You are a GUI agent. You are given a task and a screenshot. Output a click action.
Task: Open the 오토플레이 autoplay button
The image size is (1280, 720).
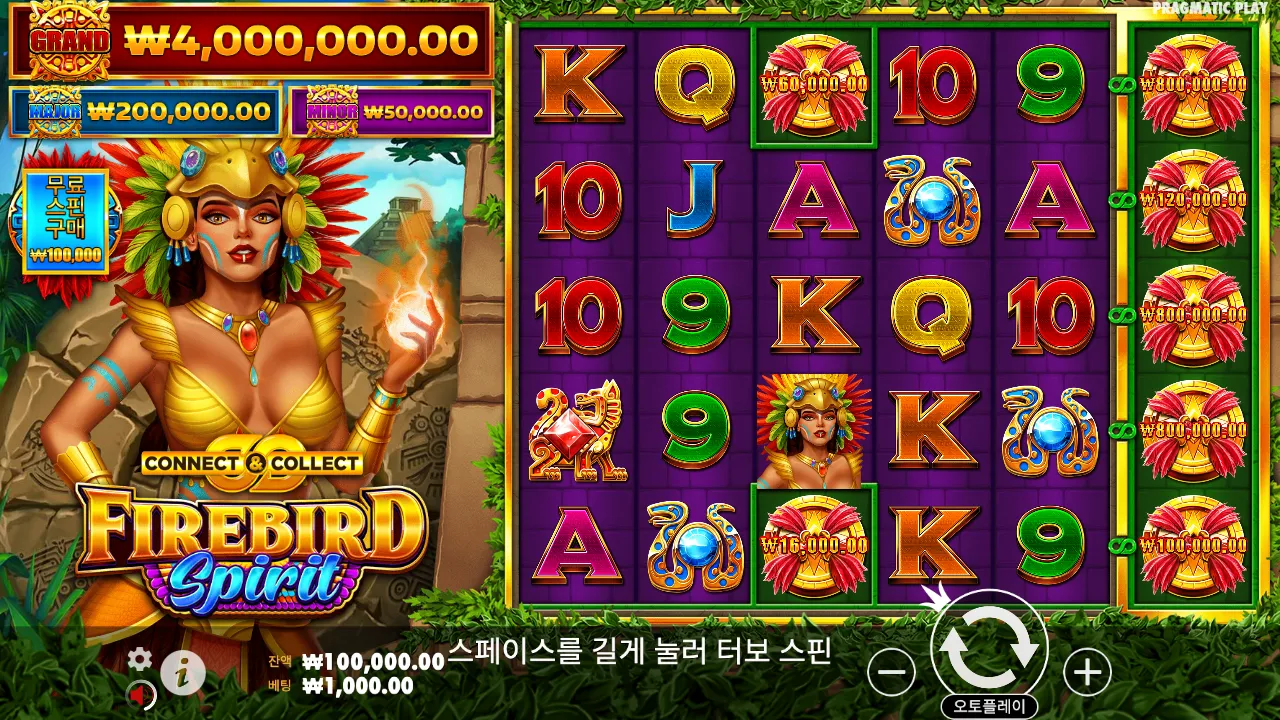(990, 703)
